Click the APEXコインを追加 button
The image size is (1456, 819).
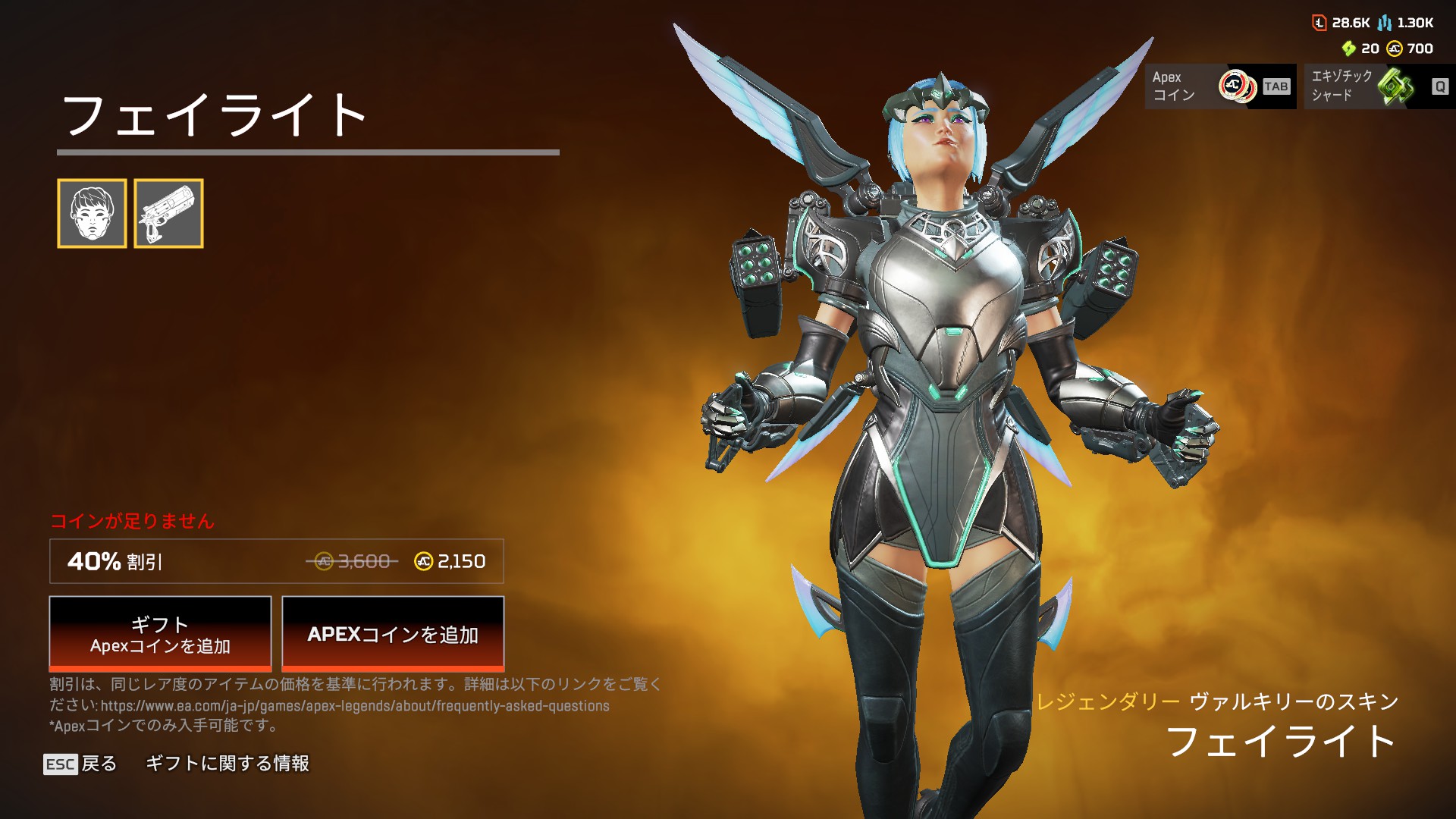point(393,633)
